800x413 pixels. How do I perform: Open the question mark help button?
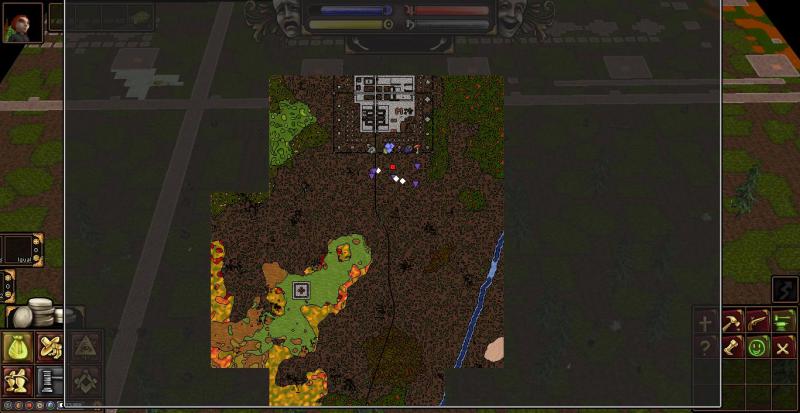tap(706, 347)
